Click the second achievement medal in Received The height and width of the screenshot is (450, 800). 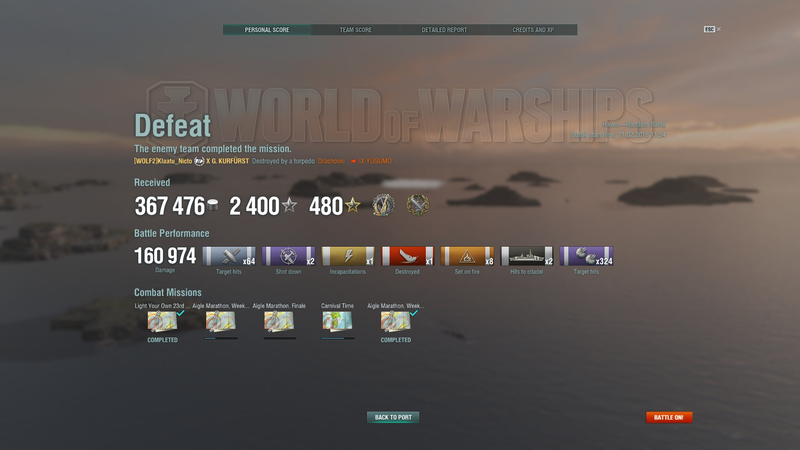[416, 205]
